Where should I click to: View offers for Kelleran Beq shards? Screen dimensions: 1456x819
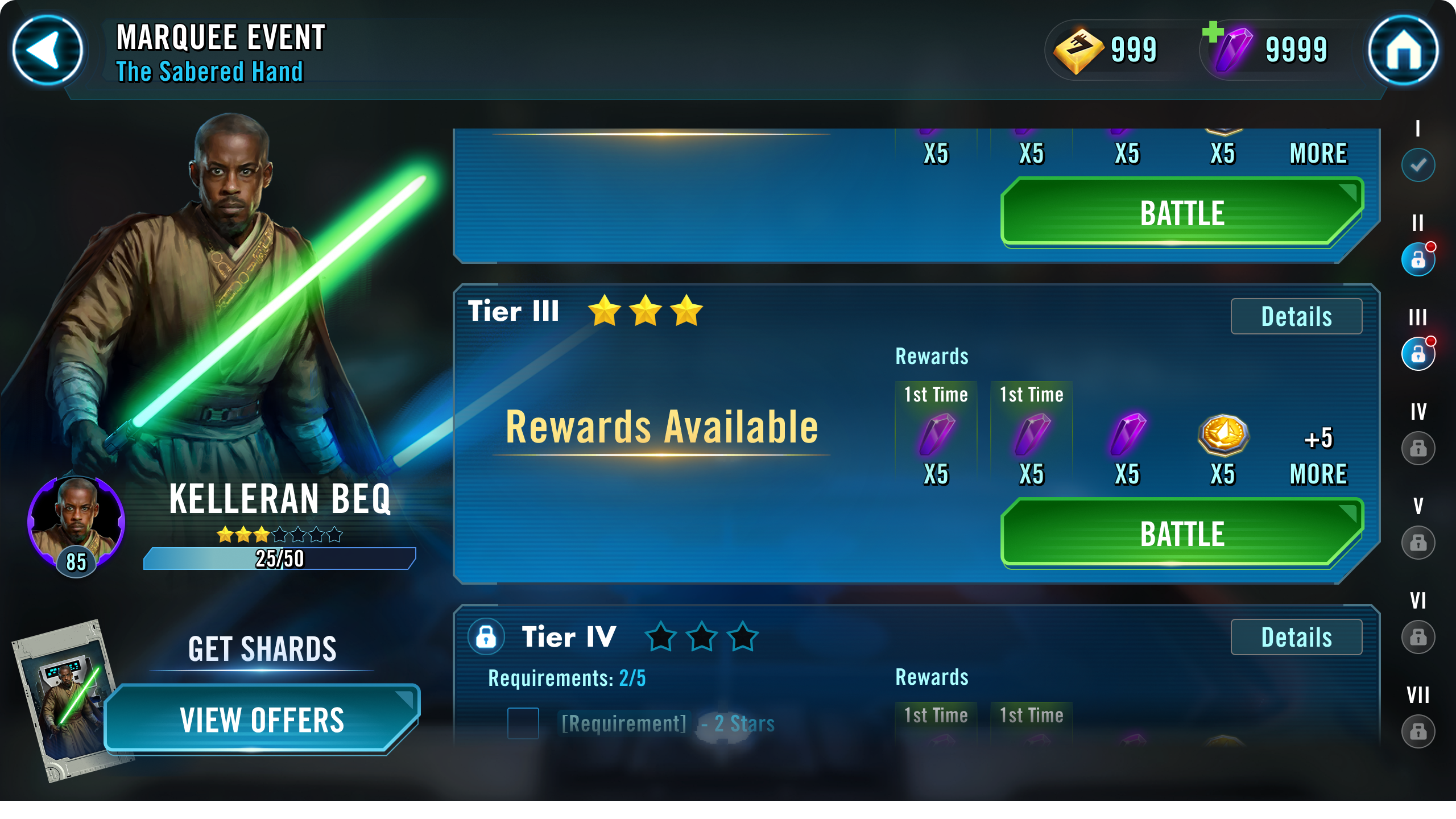pyautogui.click(x=262, y=719)
